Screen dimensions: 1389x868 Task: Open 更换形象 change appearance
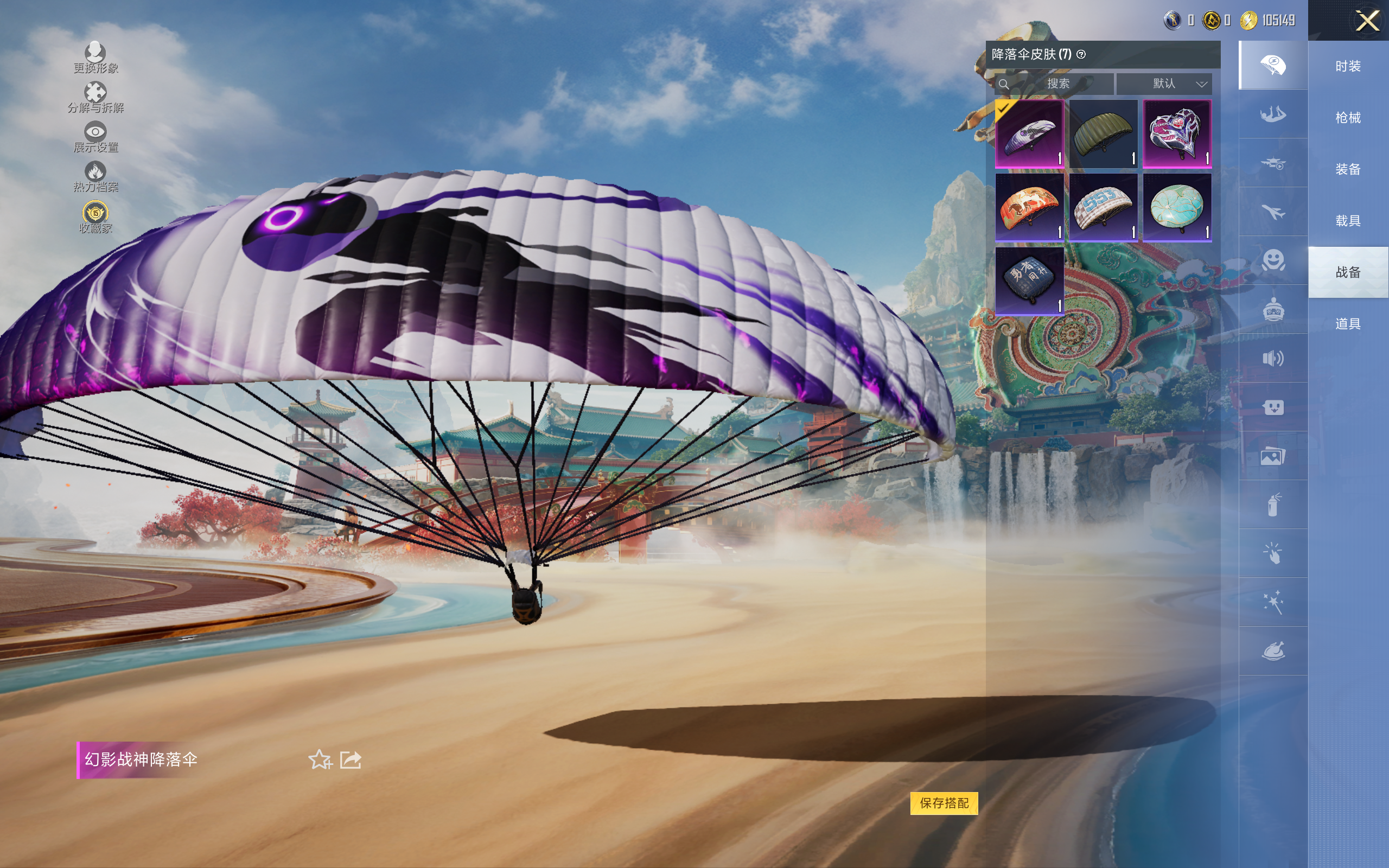tap(95, 58)
